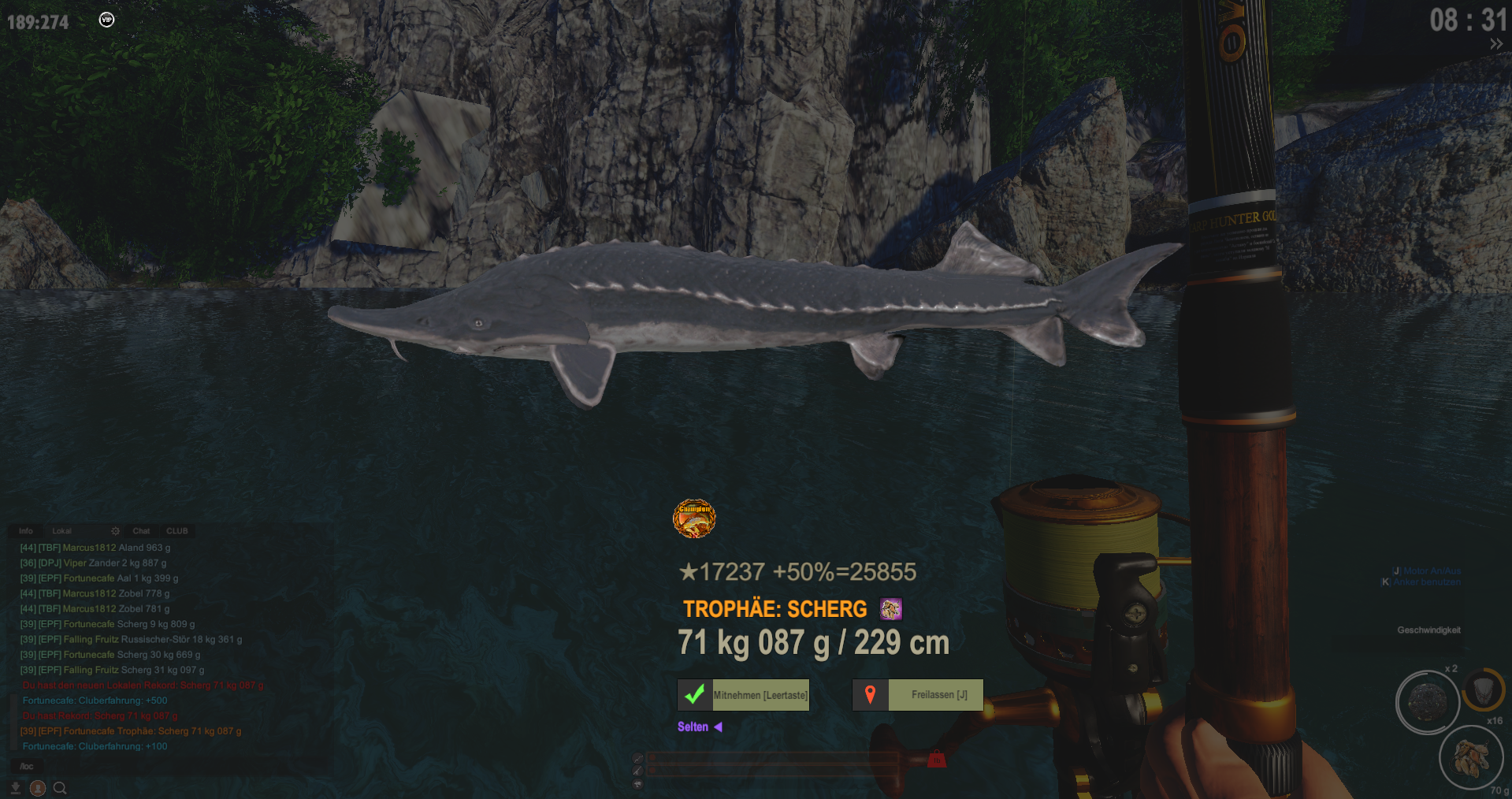This screenshot has width=1512, height=799.
Task: Toggle the Selten rarity arrow
Action: 718,727
